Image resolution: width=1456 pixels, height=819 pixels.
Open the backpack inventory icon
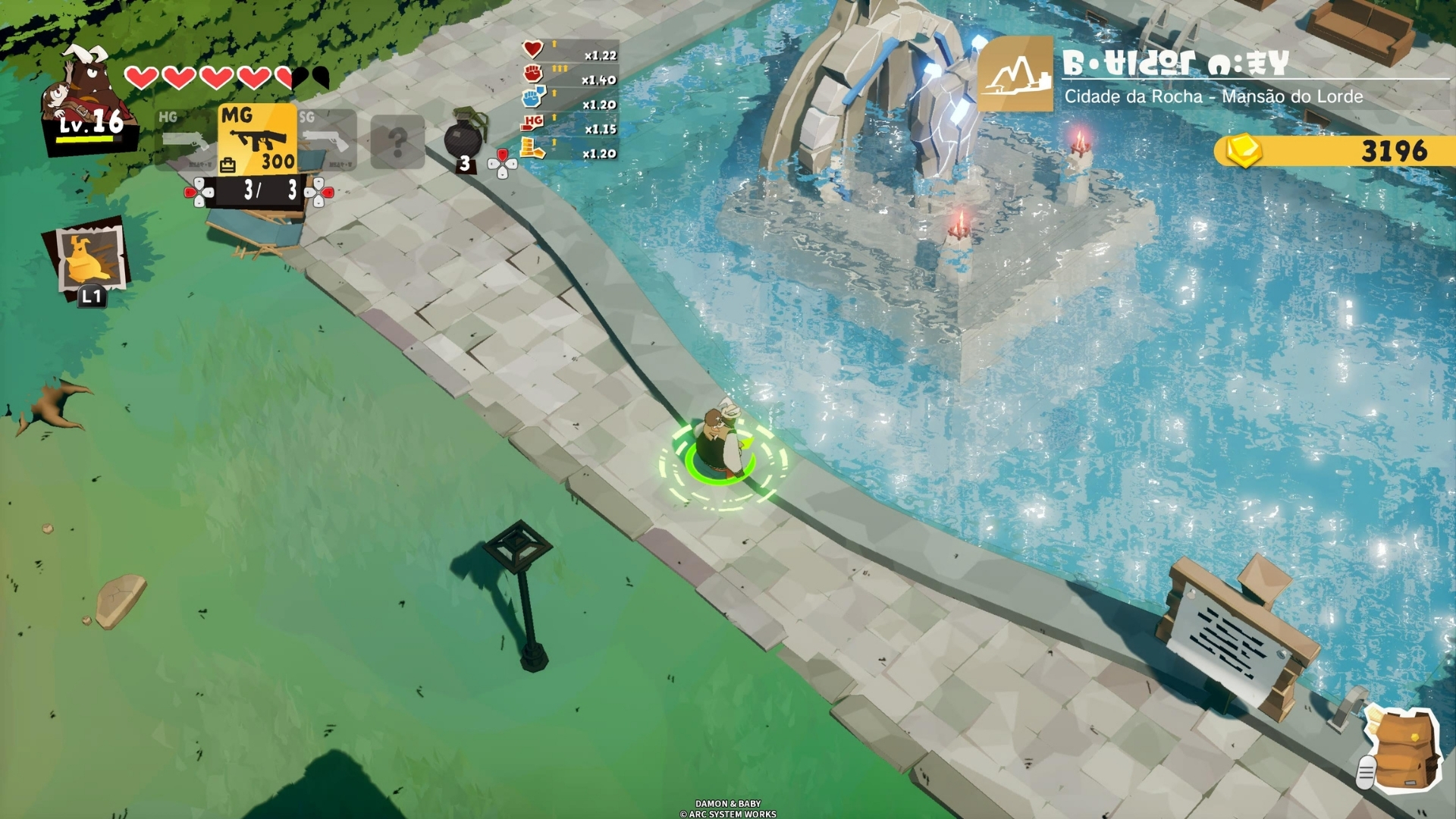[1404, 748]
